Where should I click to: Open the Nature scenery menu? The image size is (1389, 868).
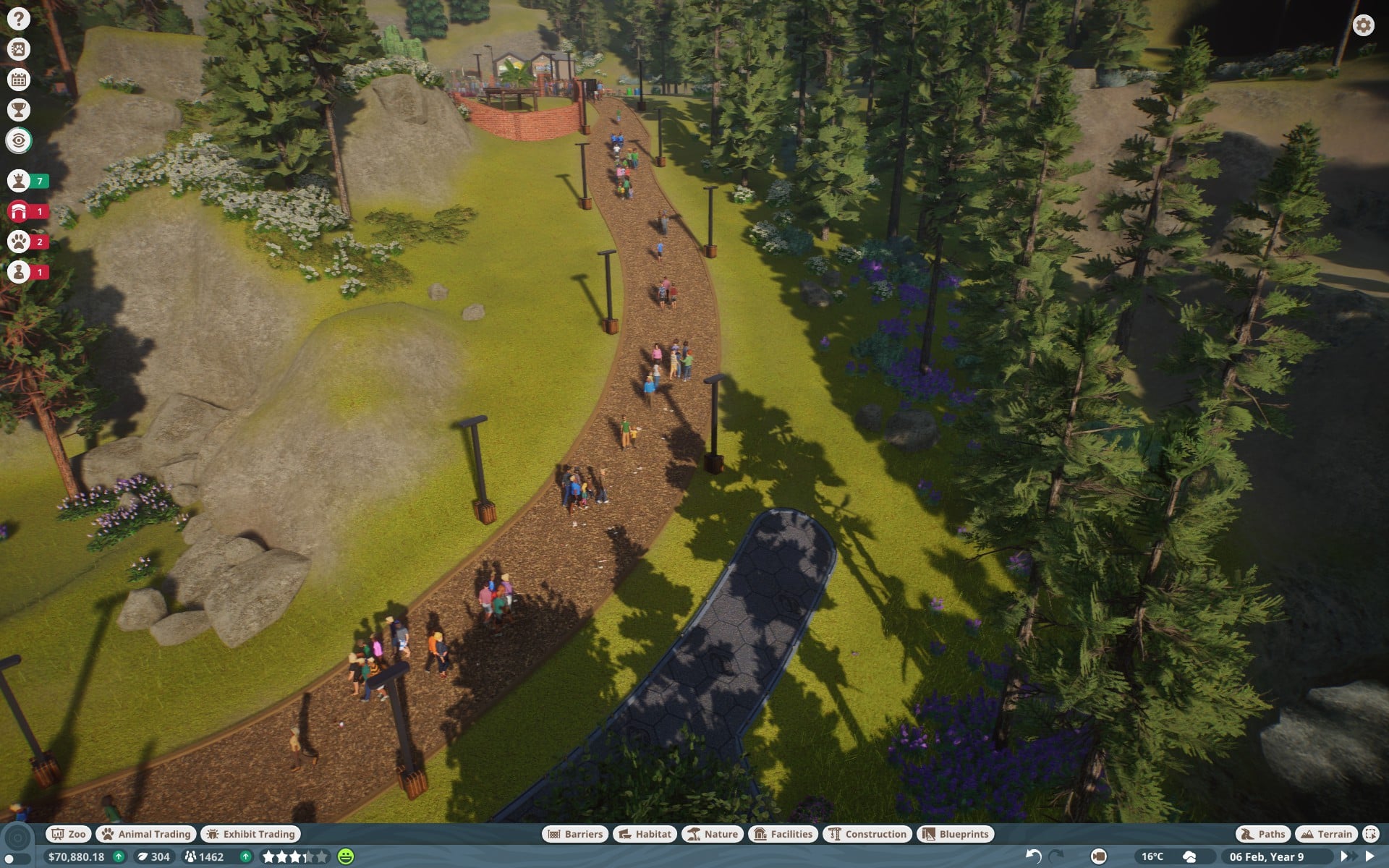click(x=713, y=834)
